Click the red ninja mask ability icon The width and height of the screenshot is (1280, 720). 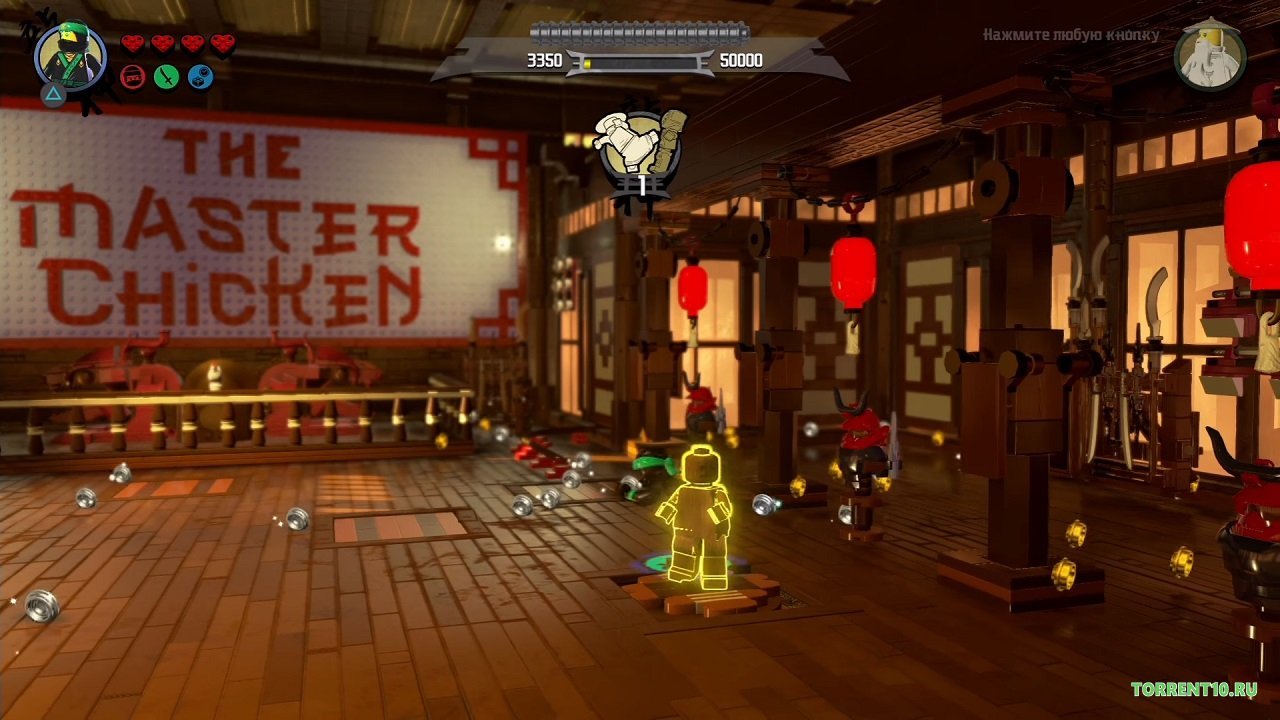click(130, 77)
